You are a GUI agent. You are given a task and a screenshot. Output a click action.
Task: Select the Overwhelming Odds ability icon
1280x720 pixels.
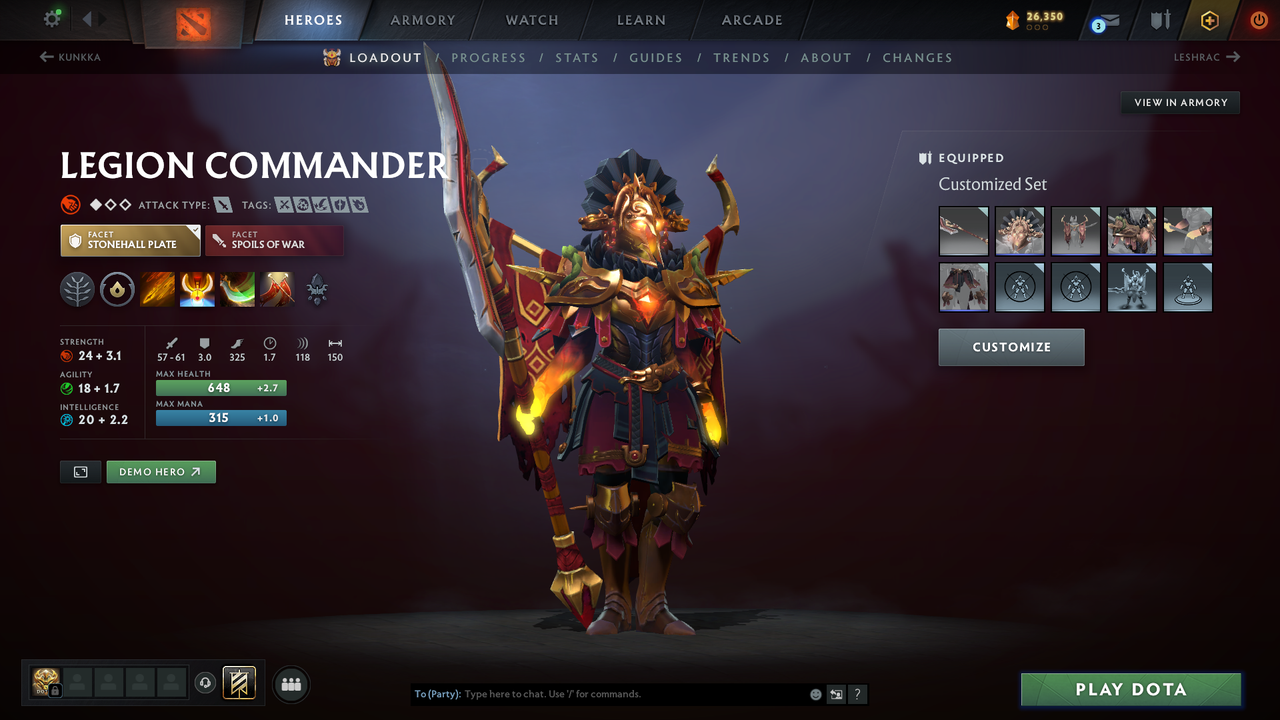157,289
